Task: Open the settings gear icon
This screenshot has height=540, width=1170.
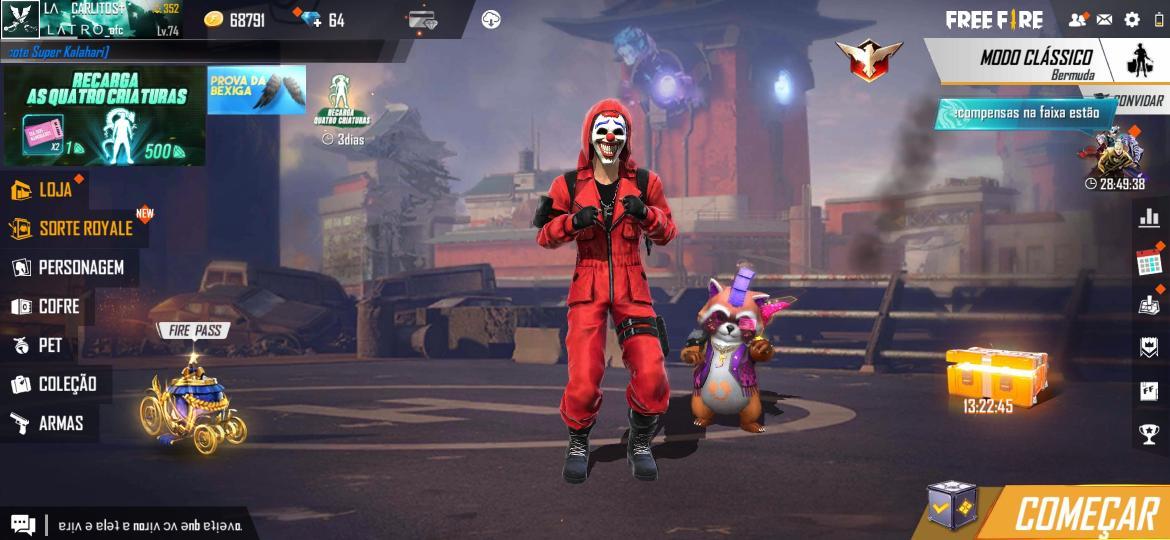Action: point(1132,19)
